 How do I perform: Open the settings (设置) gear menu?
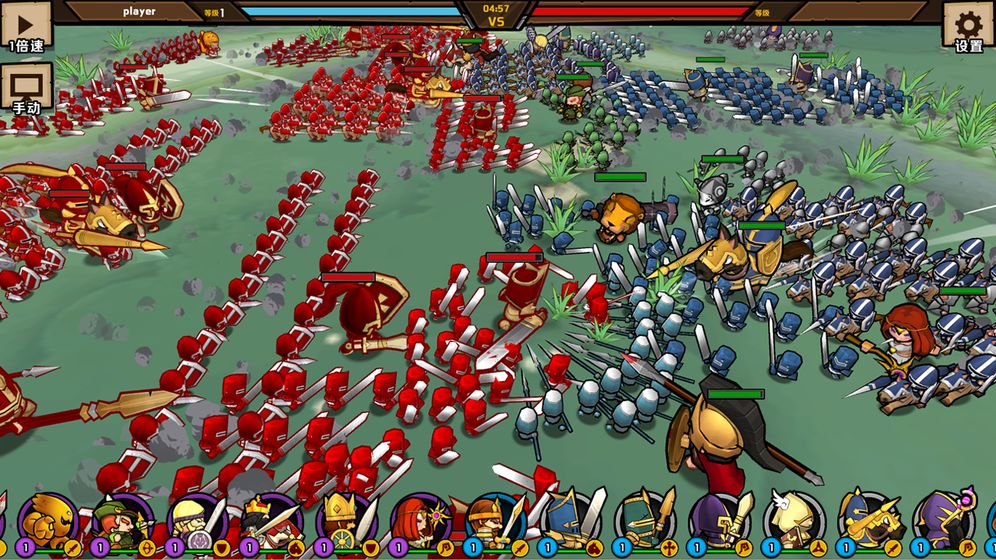click(968, 27)
